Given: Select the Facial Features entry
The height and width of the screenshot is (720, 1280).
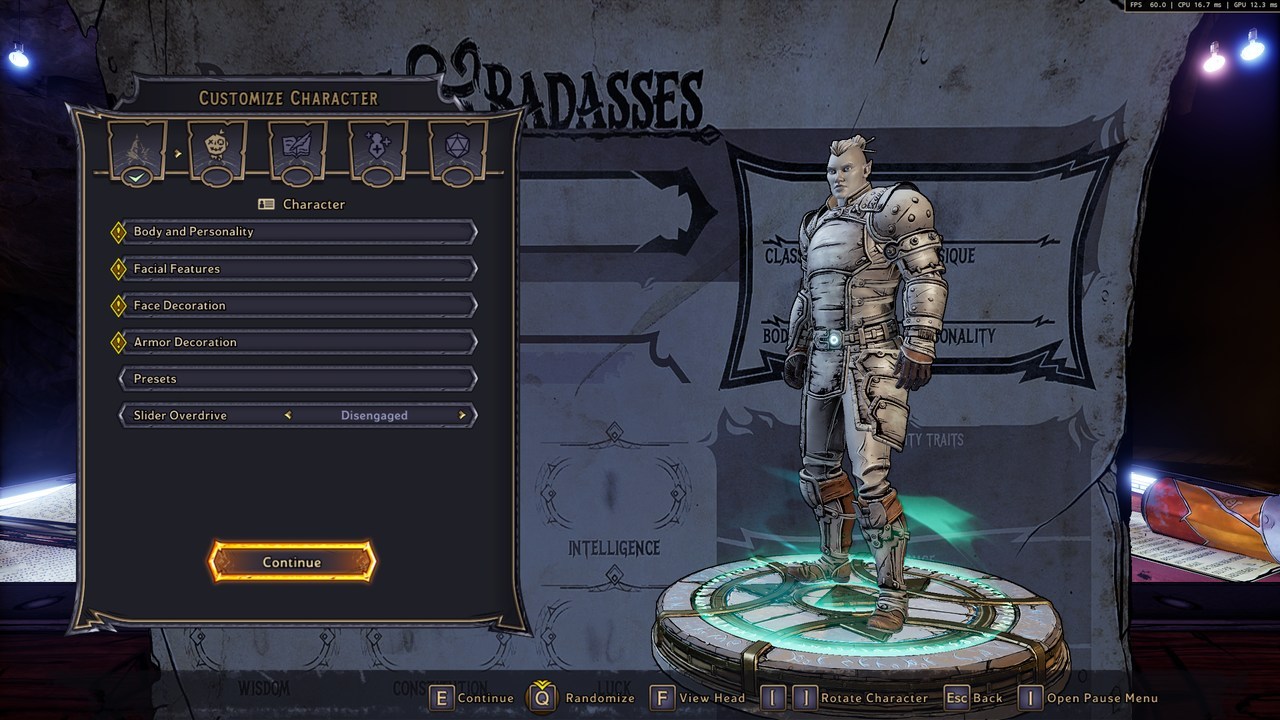Looking at the screenshot, I should pyautogui.click(x=296, y=269).
